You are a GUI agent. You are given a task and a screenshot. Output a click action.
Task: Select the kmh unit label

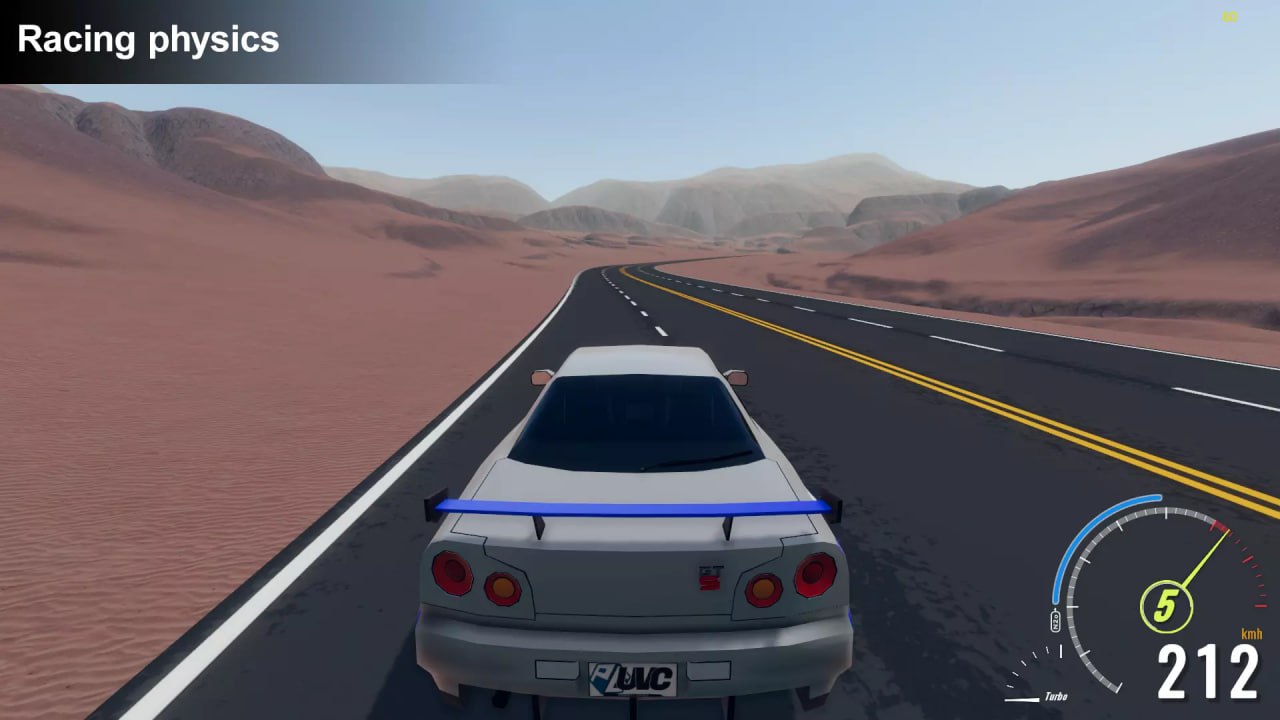click(1252, 634)
